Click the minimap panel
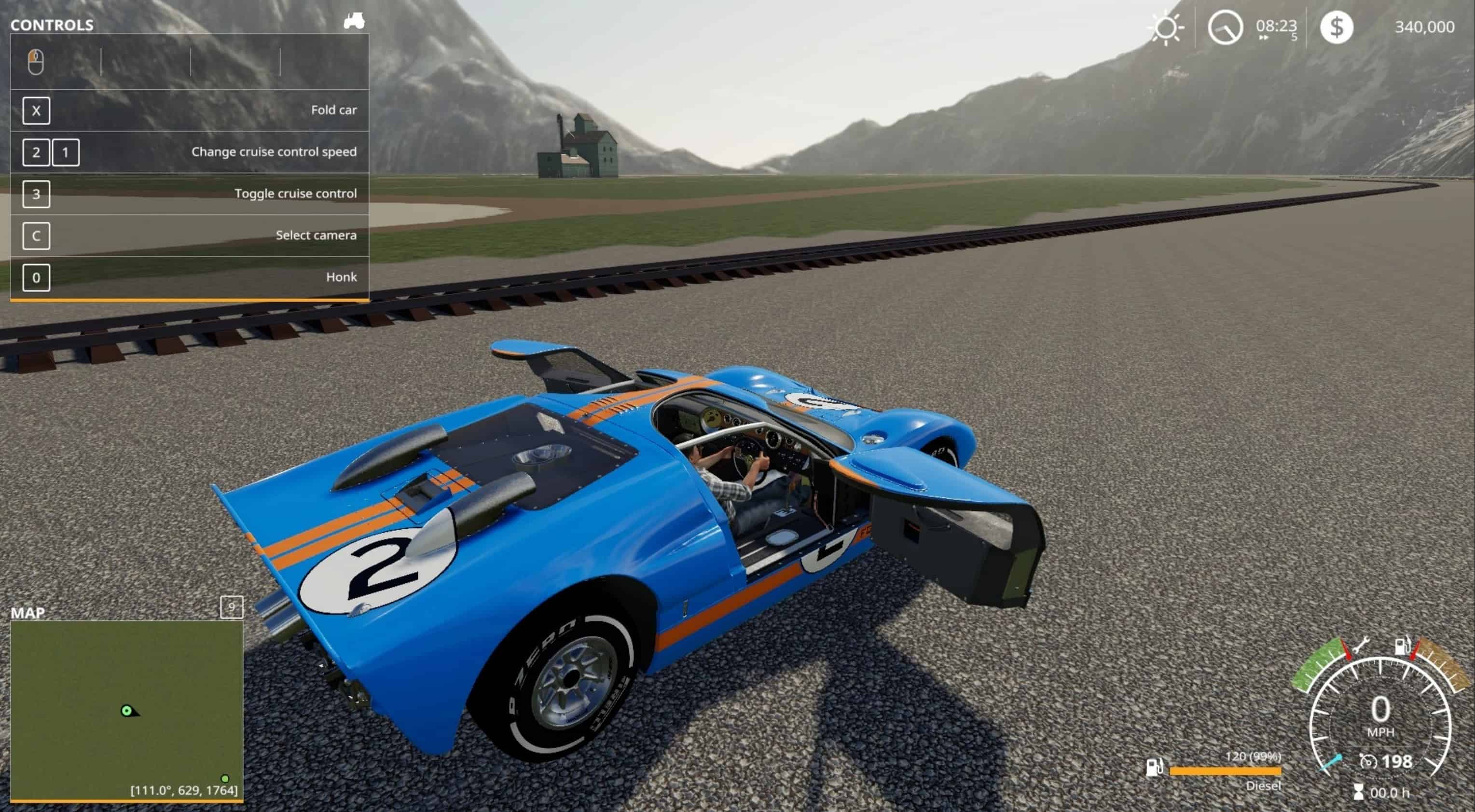1475x812 pixels. click(x=126, y=710)
